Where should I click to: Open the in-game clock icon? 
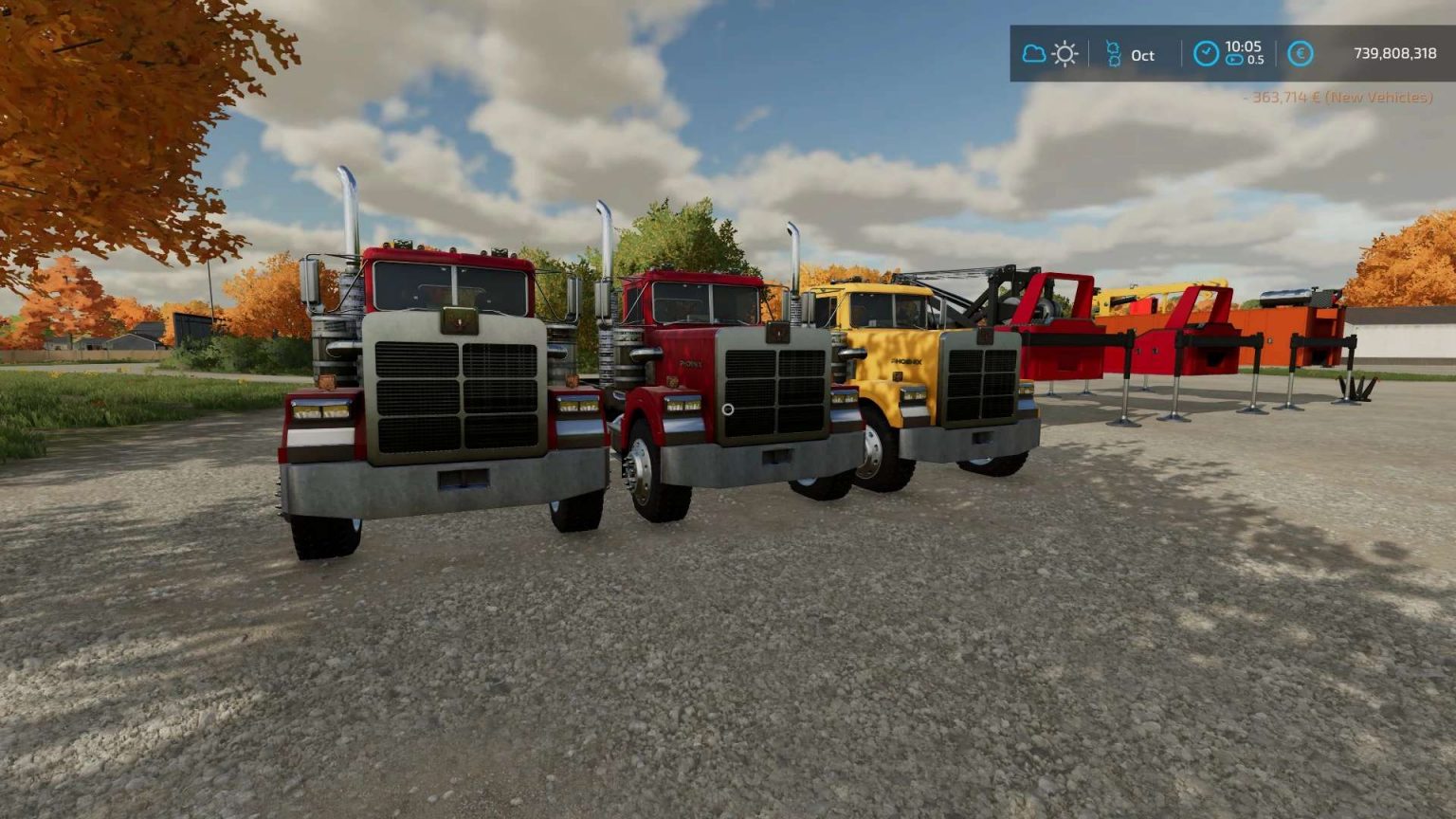[x=1207, y=53]
